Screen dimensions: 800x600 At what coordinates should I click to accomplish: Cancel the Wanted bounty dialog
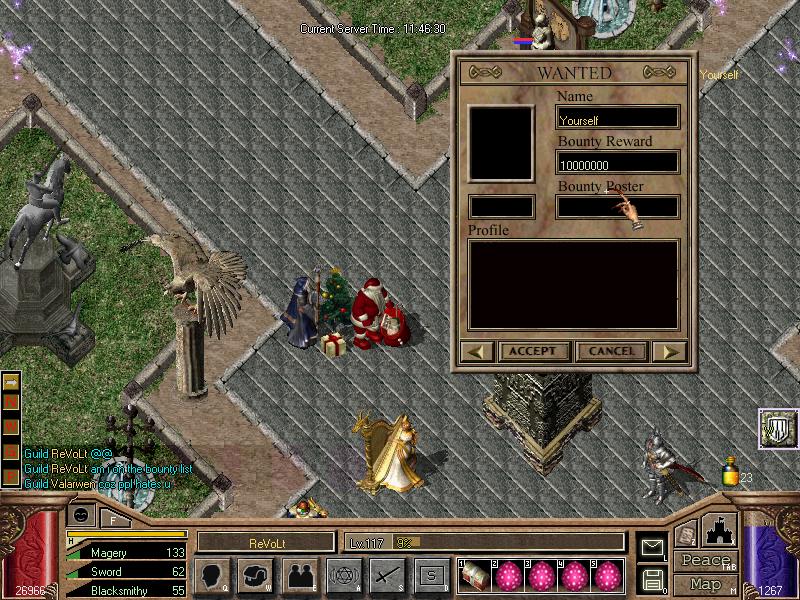(611, 351)
